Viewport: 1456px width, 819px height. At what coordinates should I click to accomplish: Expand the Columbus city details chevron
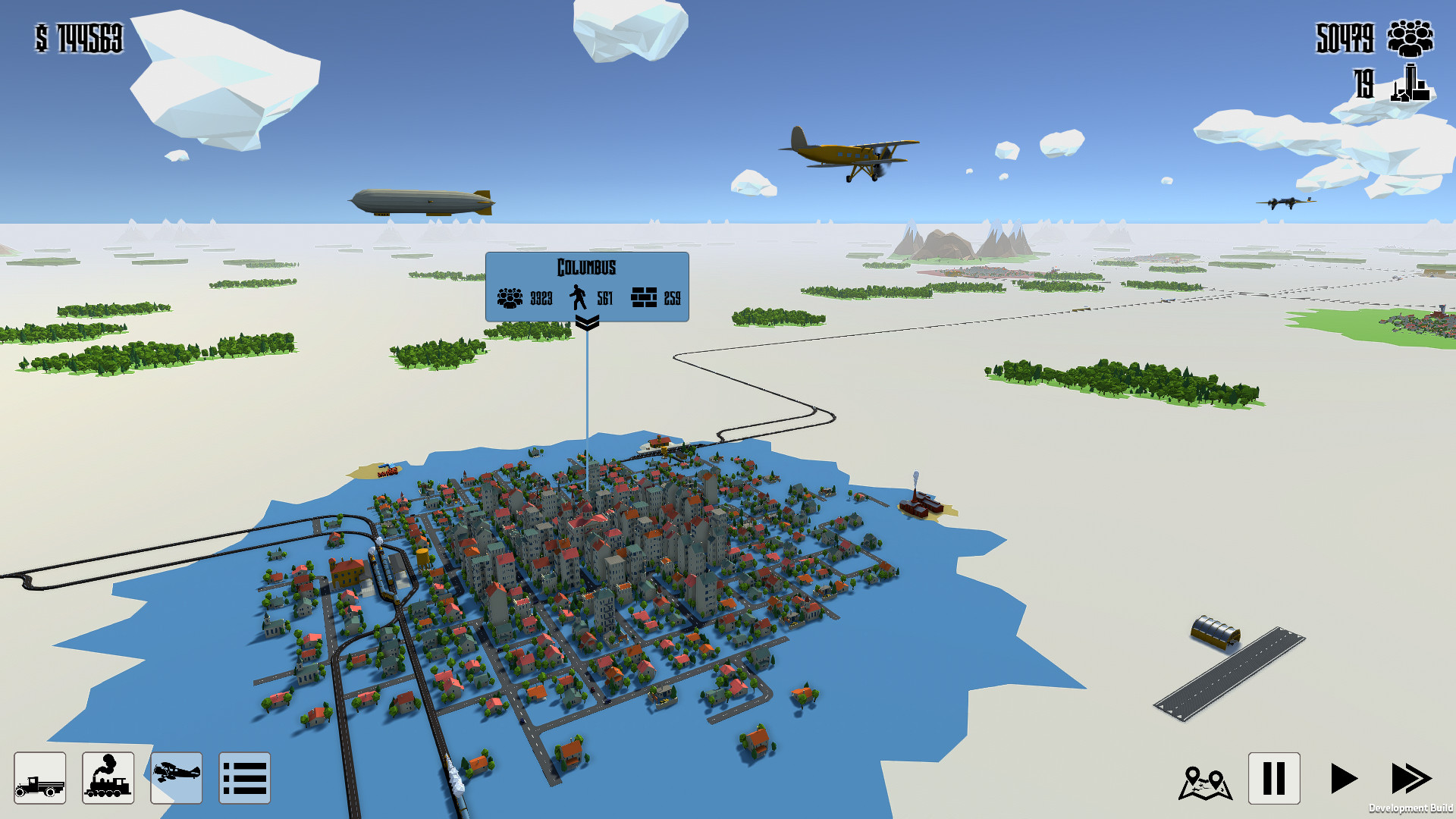pyautogui.click(x=586, y=322)
